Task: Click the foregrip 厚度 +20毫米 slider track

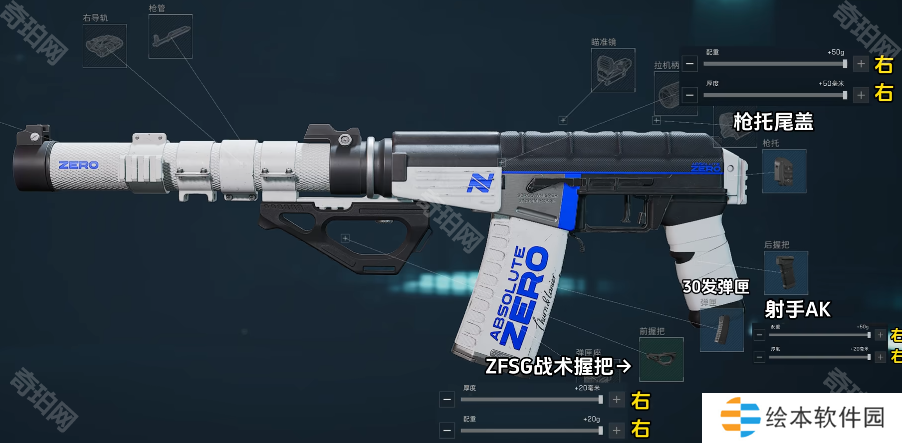Action: coord(530,400)
